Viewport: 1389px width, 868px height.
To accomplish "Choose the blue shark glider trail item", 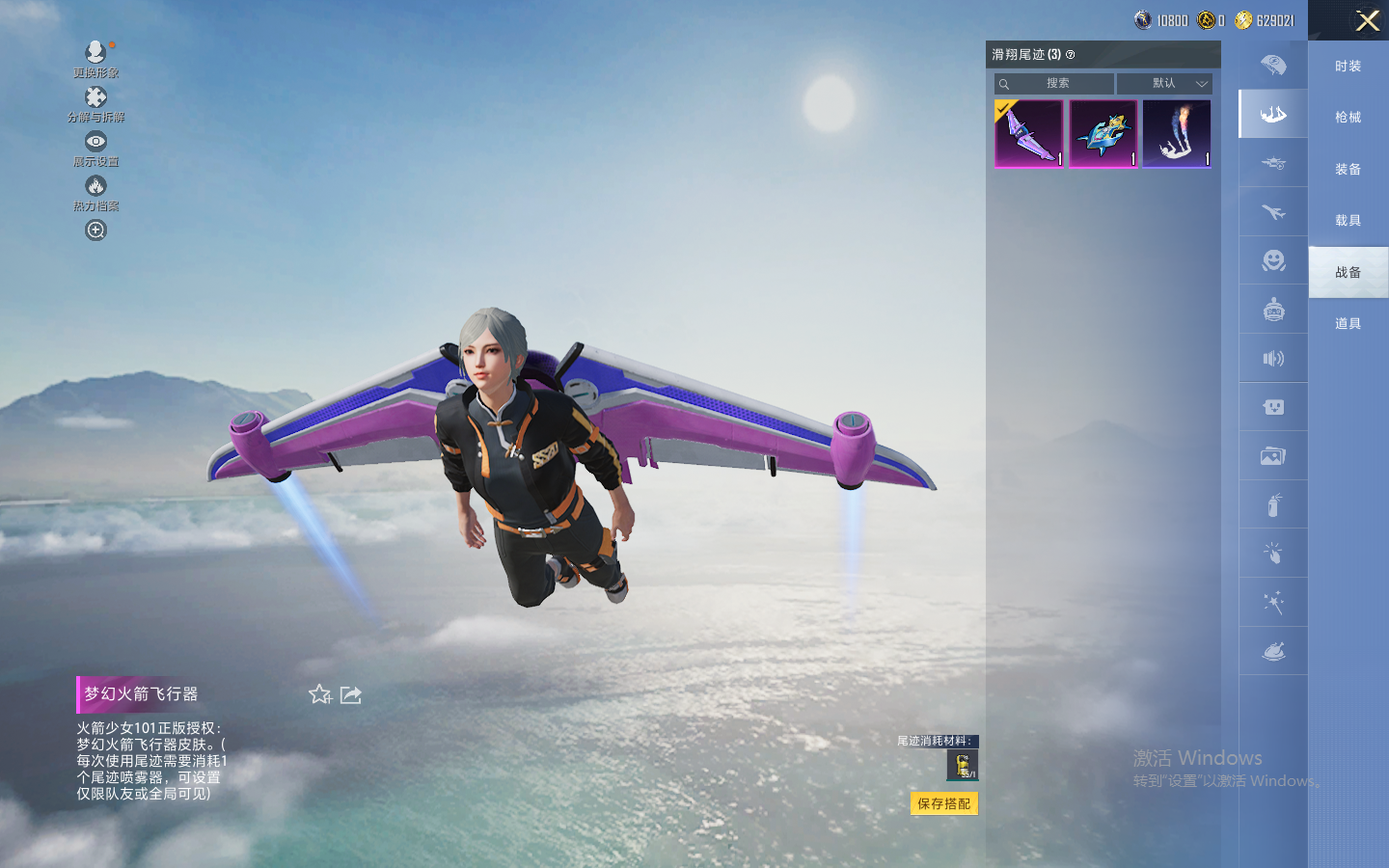I will pyautogui.click(x=1103, y=134).
